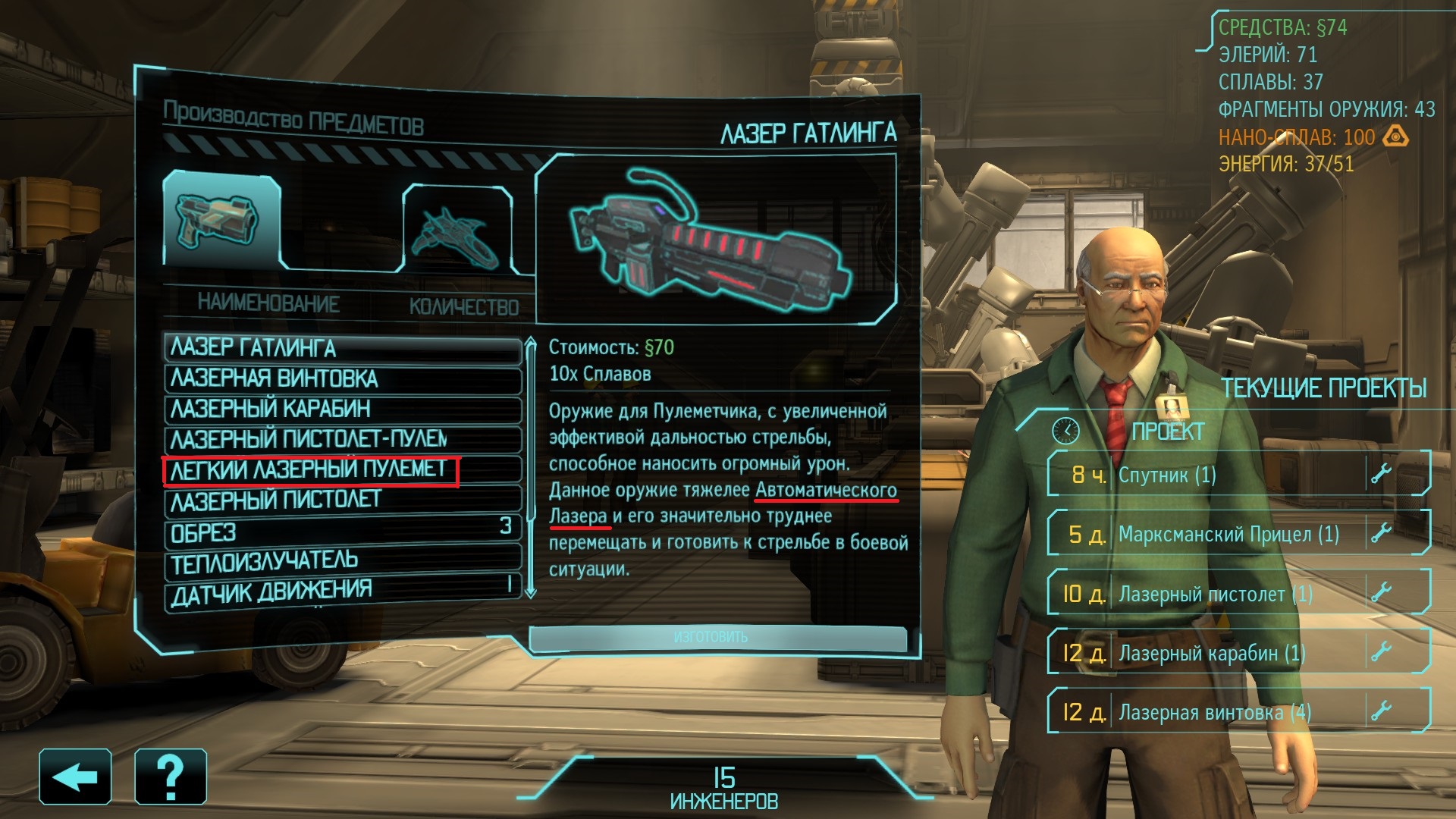The height and width of the screenshot is (819, 1456).
Task: Open the Лазерный карабин queued project
Action: (x=1238, y=653)
